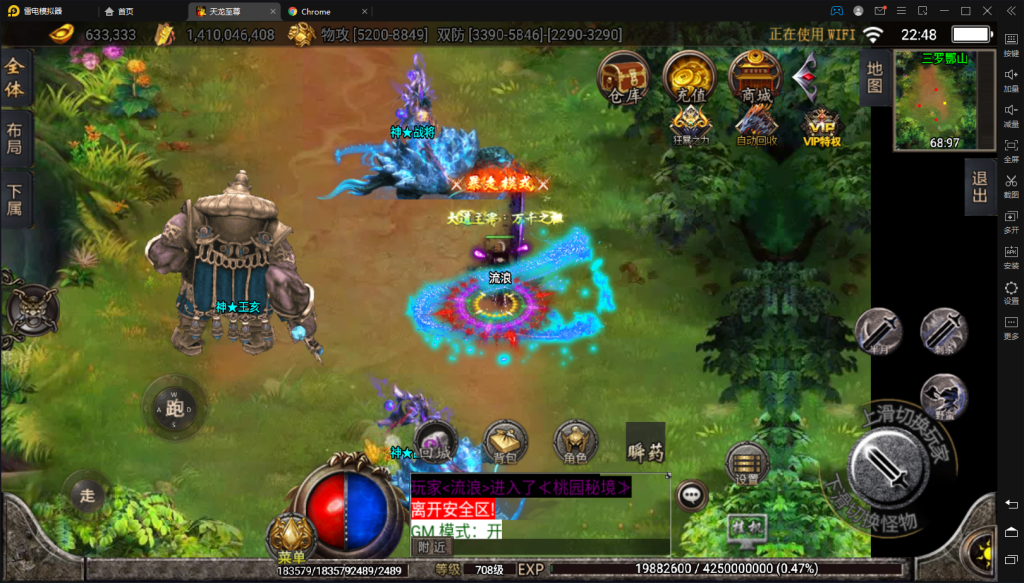This screenshot has height=583, width=1024.
Task: Open the 设置 settings icon
Action: (x=747, y=464)
